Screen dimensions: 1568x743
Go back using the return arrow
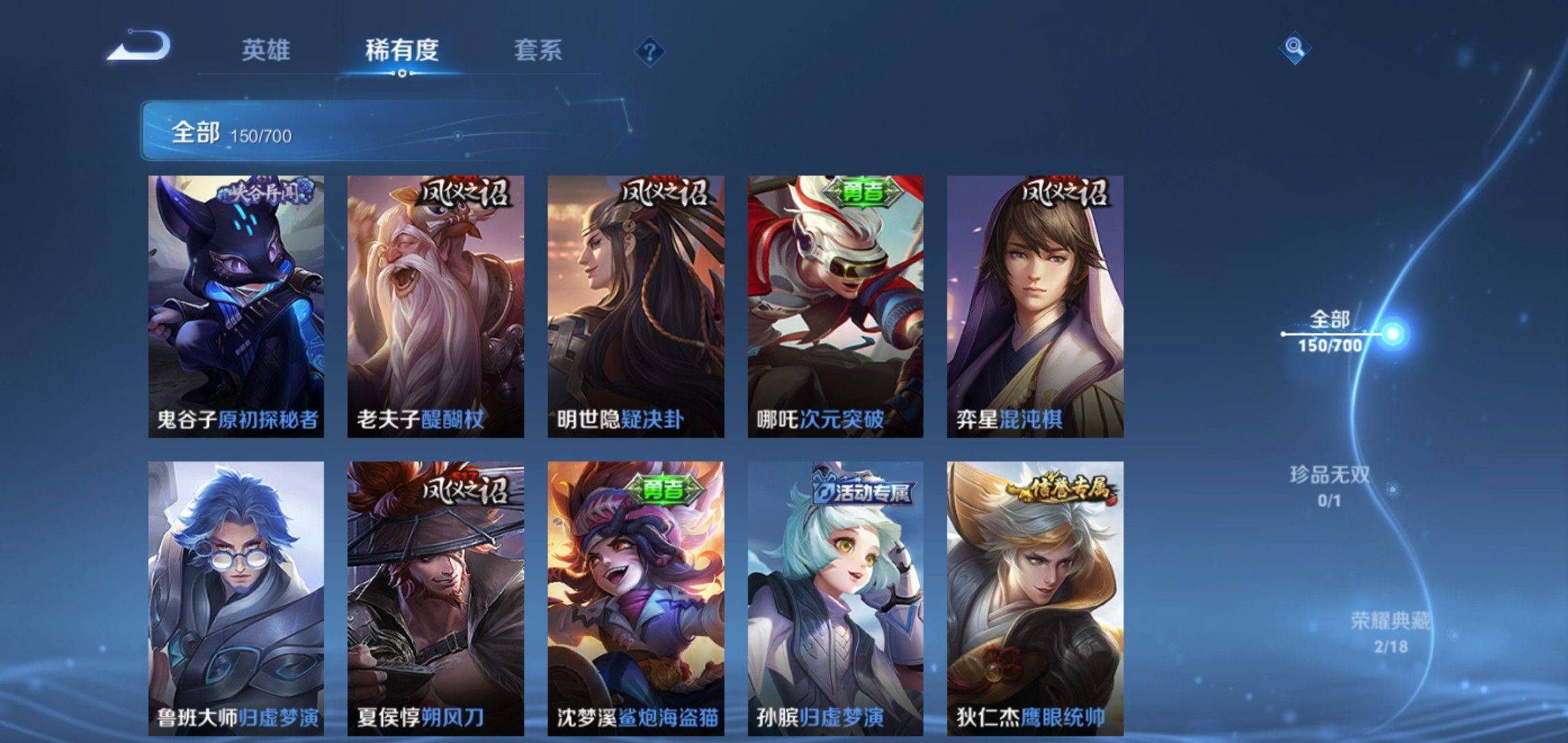139,46
